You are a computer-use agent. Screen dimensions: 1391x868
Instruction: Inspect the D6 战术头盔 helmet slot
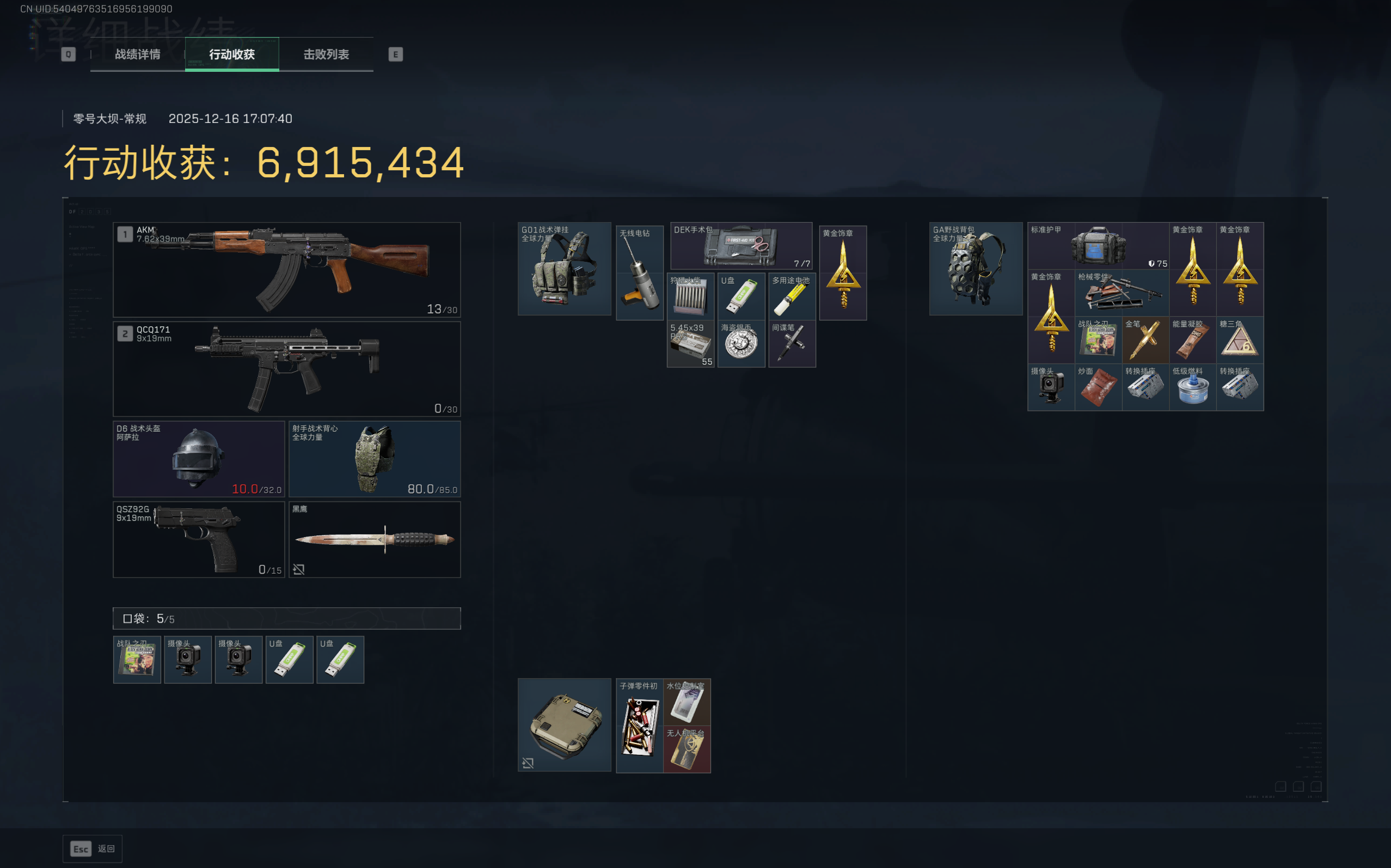199,459
